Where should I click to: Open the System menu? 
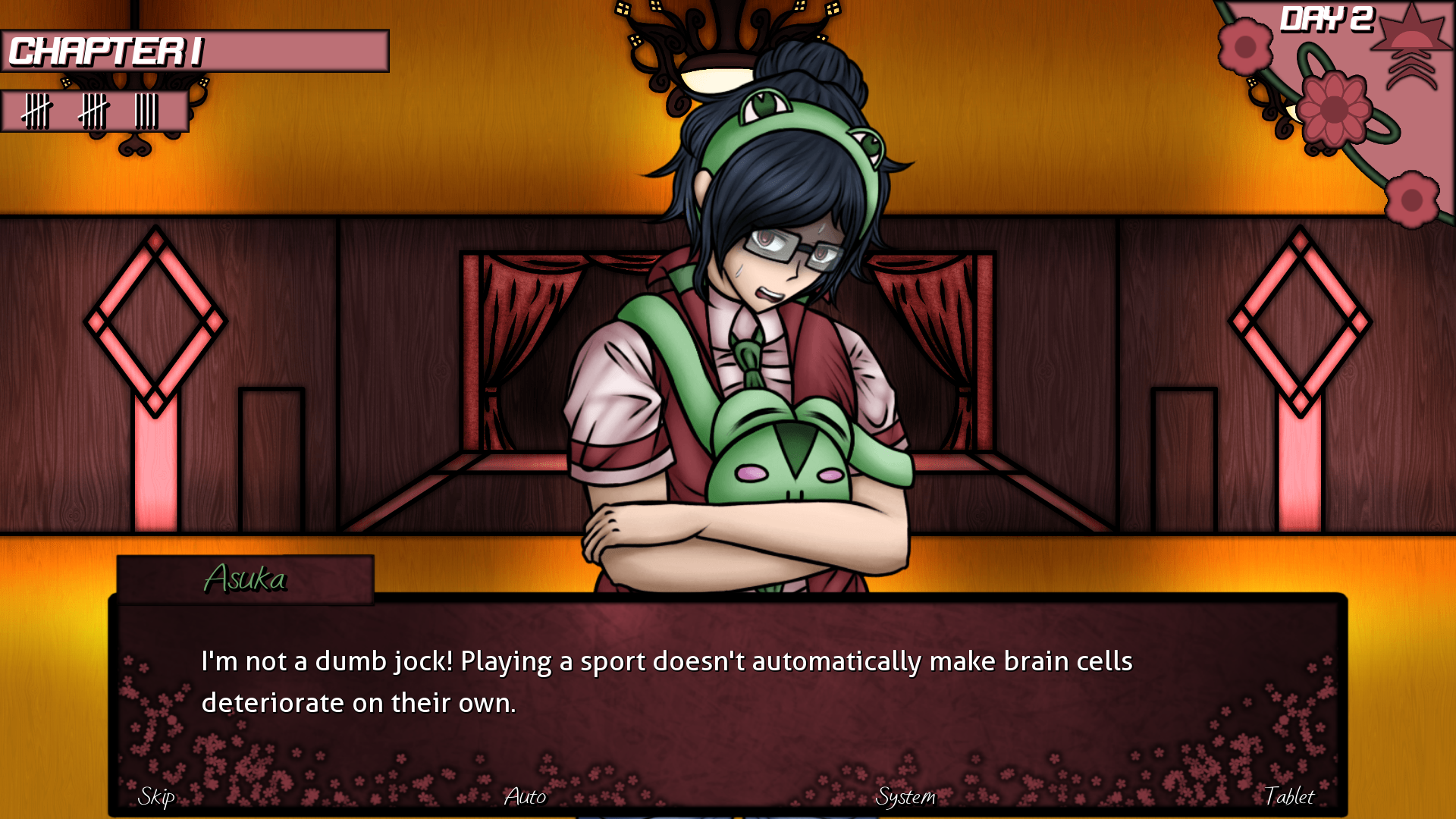pos(907,797)
